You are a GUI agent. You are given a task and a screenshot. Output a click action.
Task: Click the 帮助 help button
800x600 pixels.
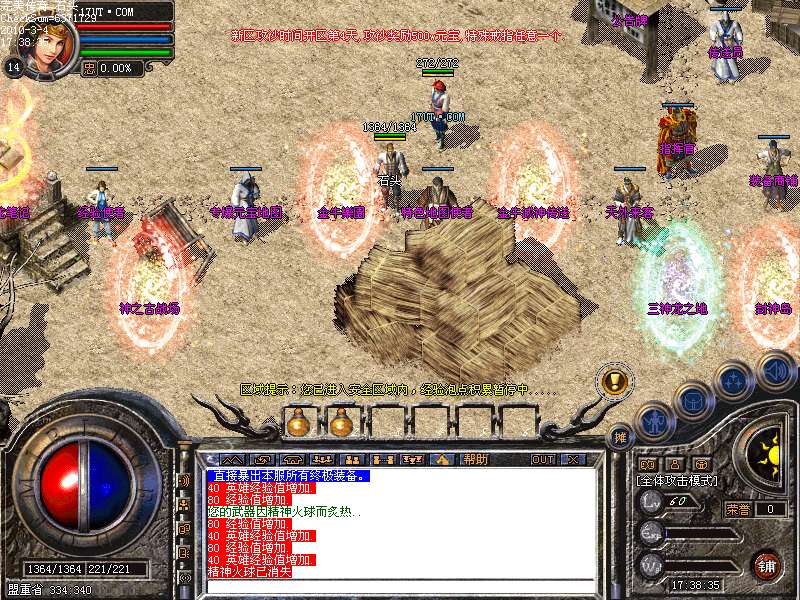[x=475, y=460]
